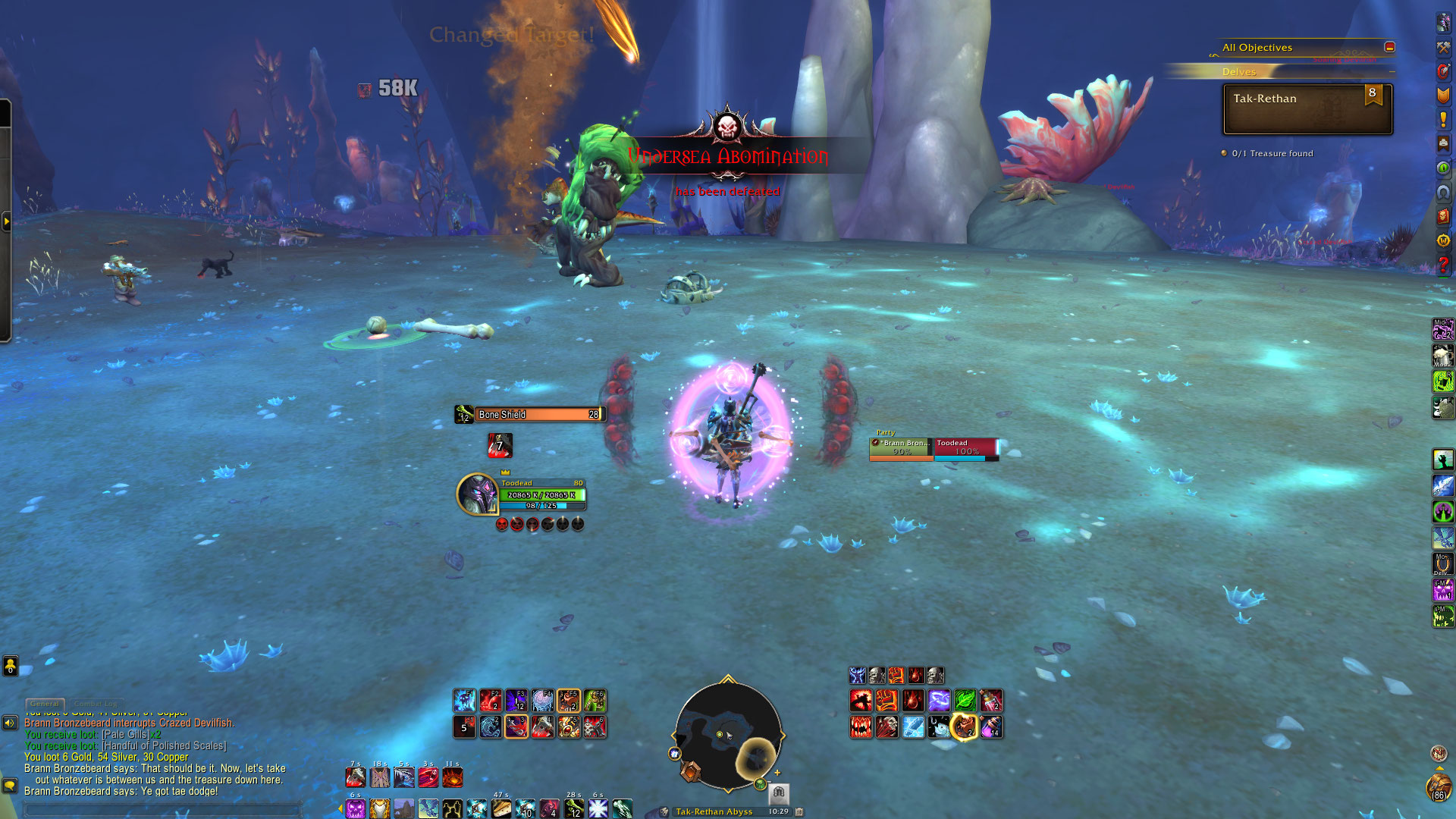Open the character info micro button

tap(1443, 23)
